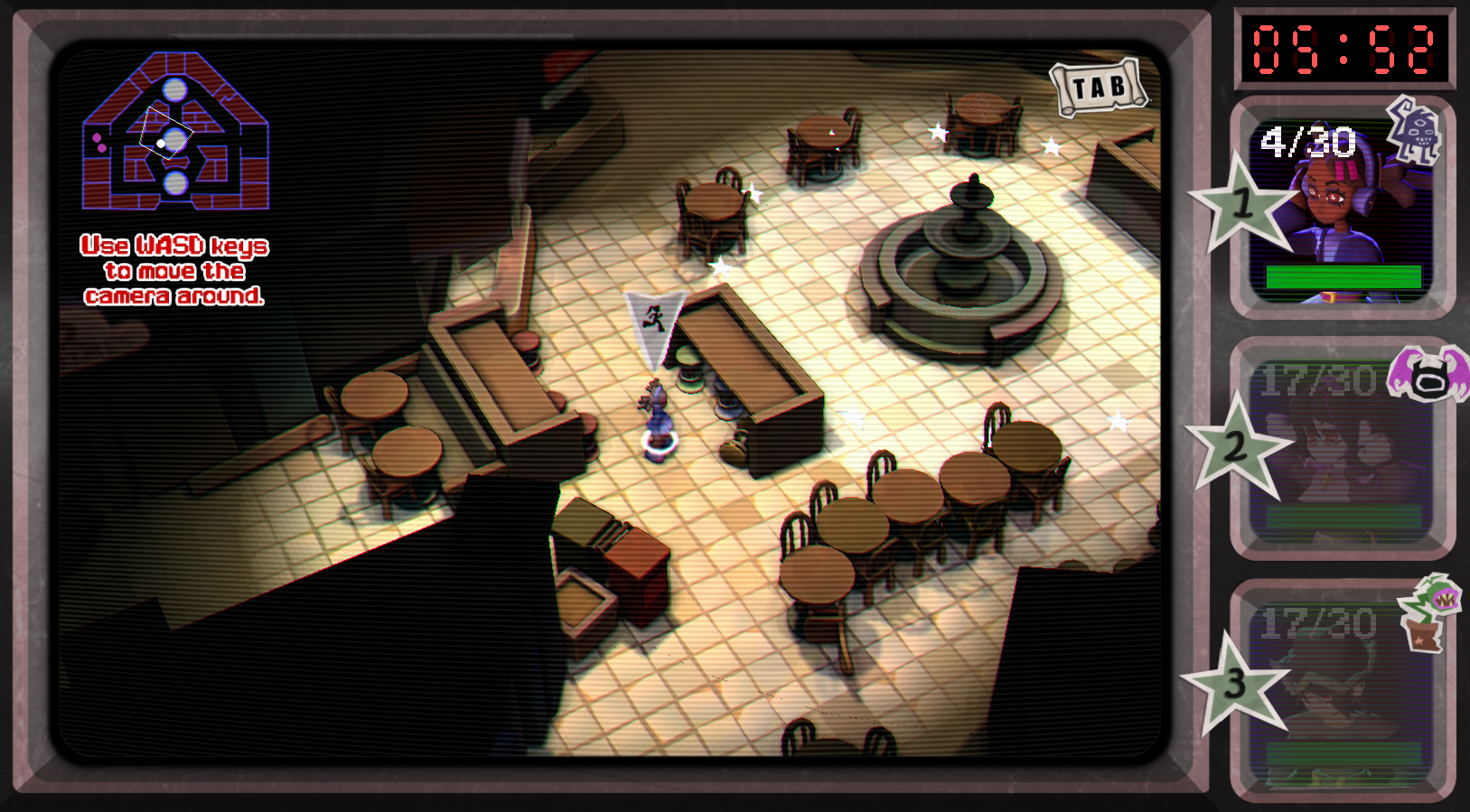
Task: Select the potted carnivorous plant icon
Action: click(1428, 611)
